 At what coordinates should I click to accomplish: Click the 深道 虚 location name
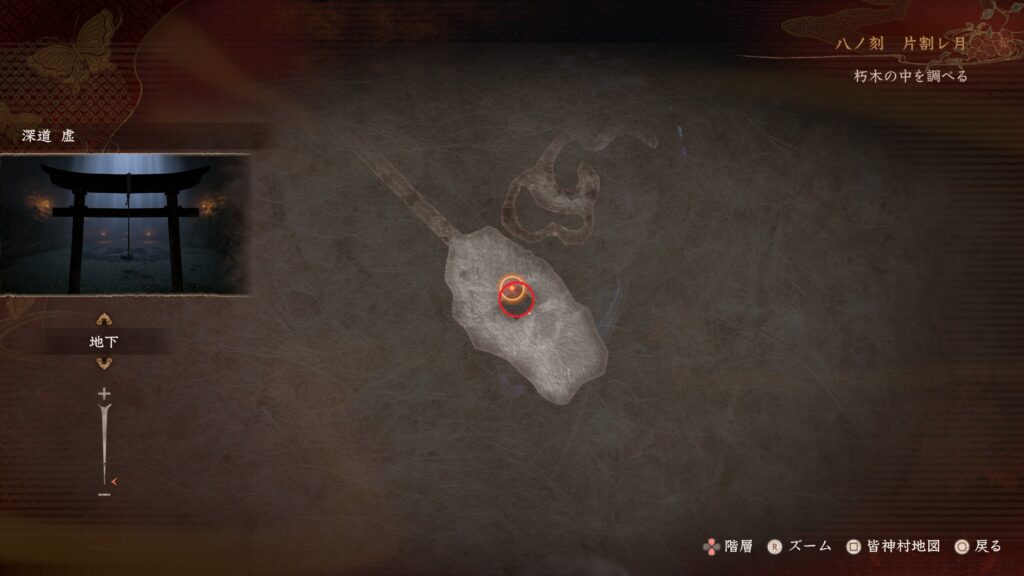(x=49, y=137)
